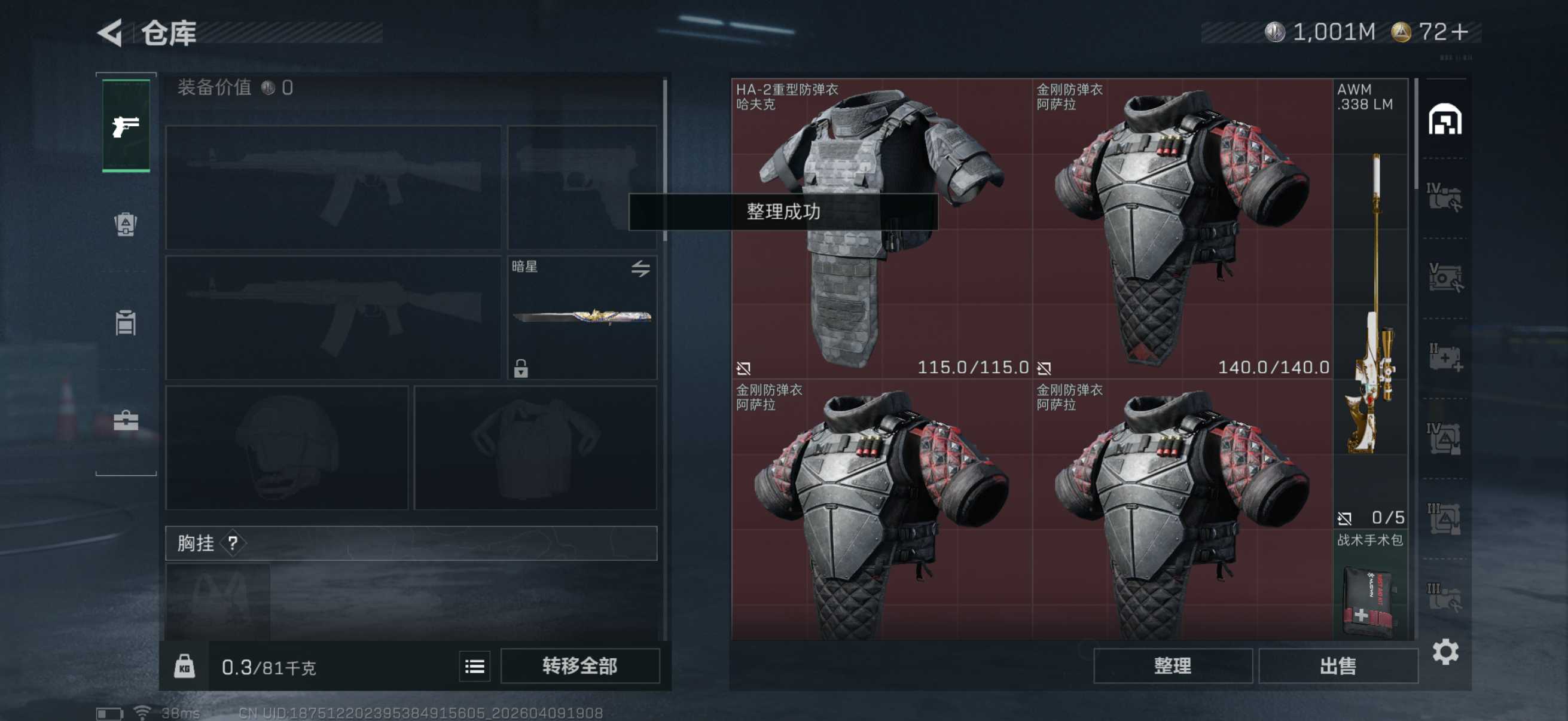Open the 胸挂 help question mark
The height and width of the screenshot is (721, 1568).
pyautogui.click(x=233, y=543)
